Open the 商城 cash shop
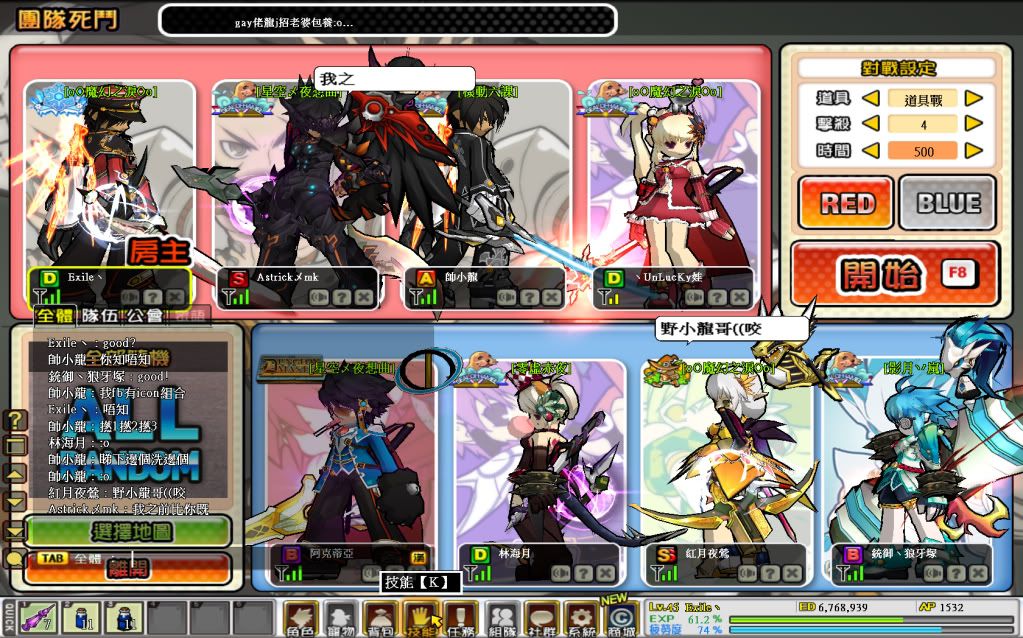The width and height of the screenshot is (1023, 638). (622, 620)
